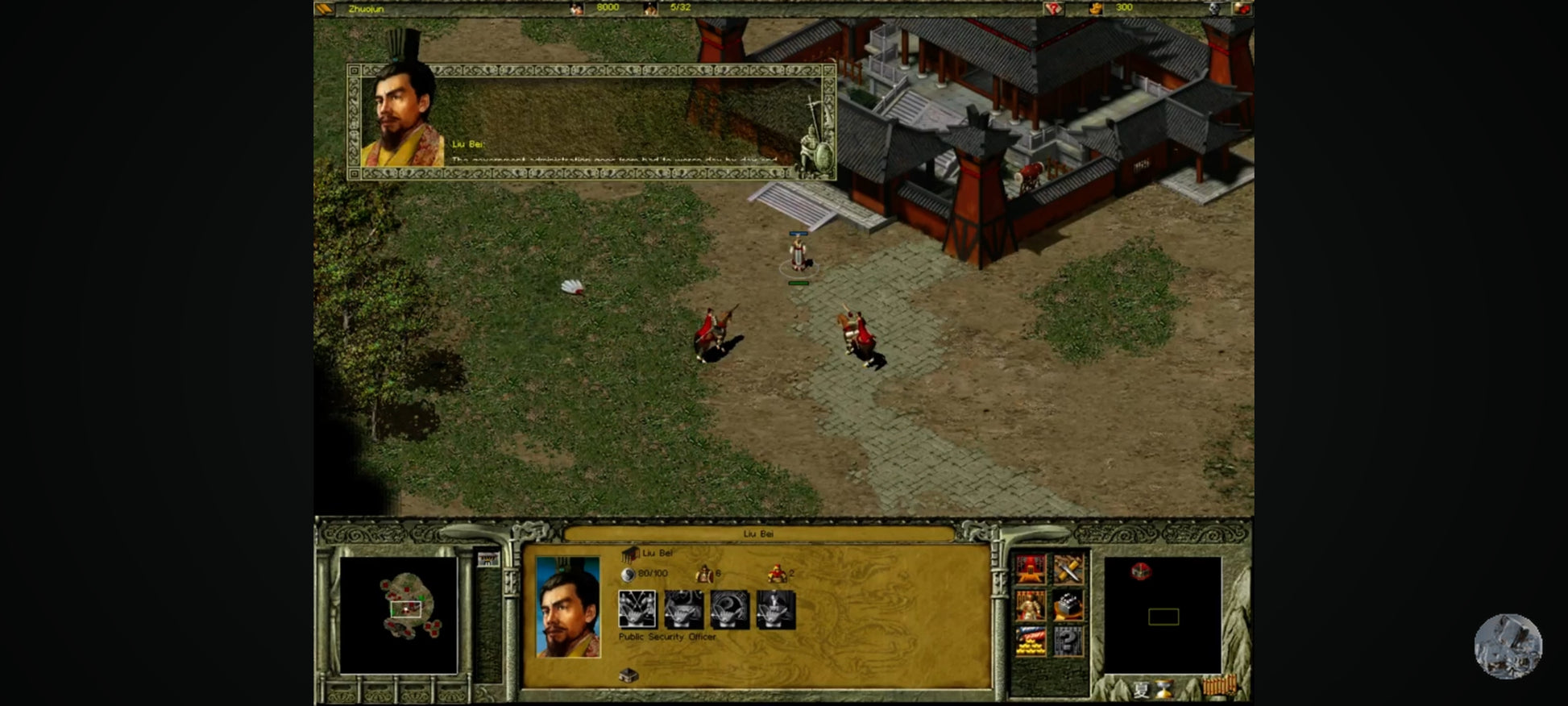
Task: Open the red throne room command
Action: click(1031, 569)
